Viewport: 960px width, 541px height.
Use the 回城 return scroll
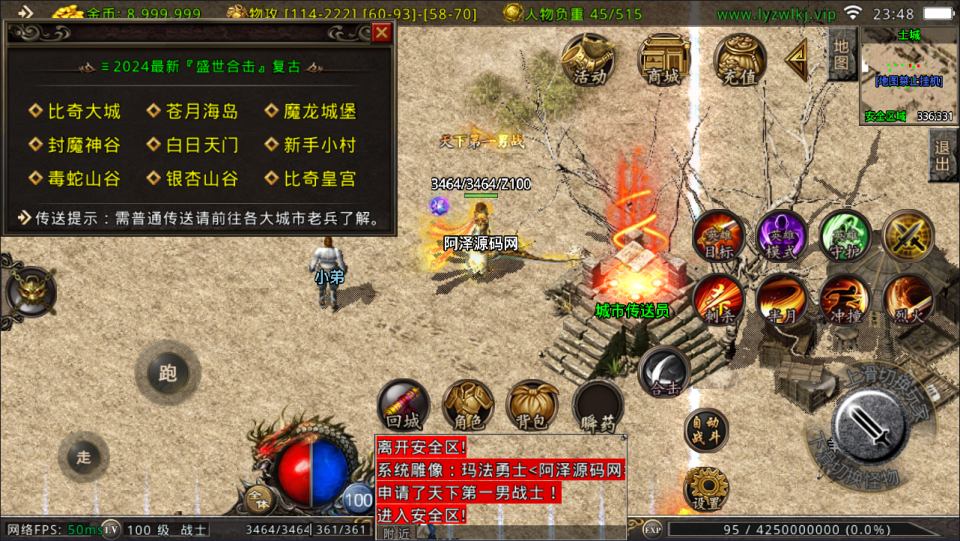(x=403, y=405)
